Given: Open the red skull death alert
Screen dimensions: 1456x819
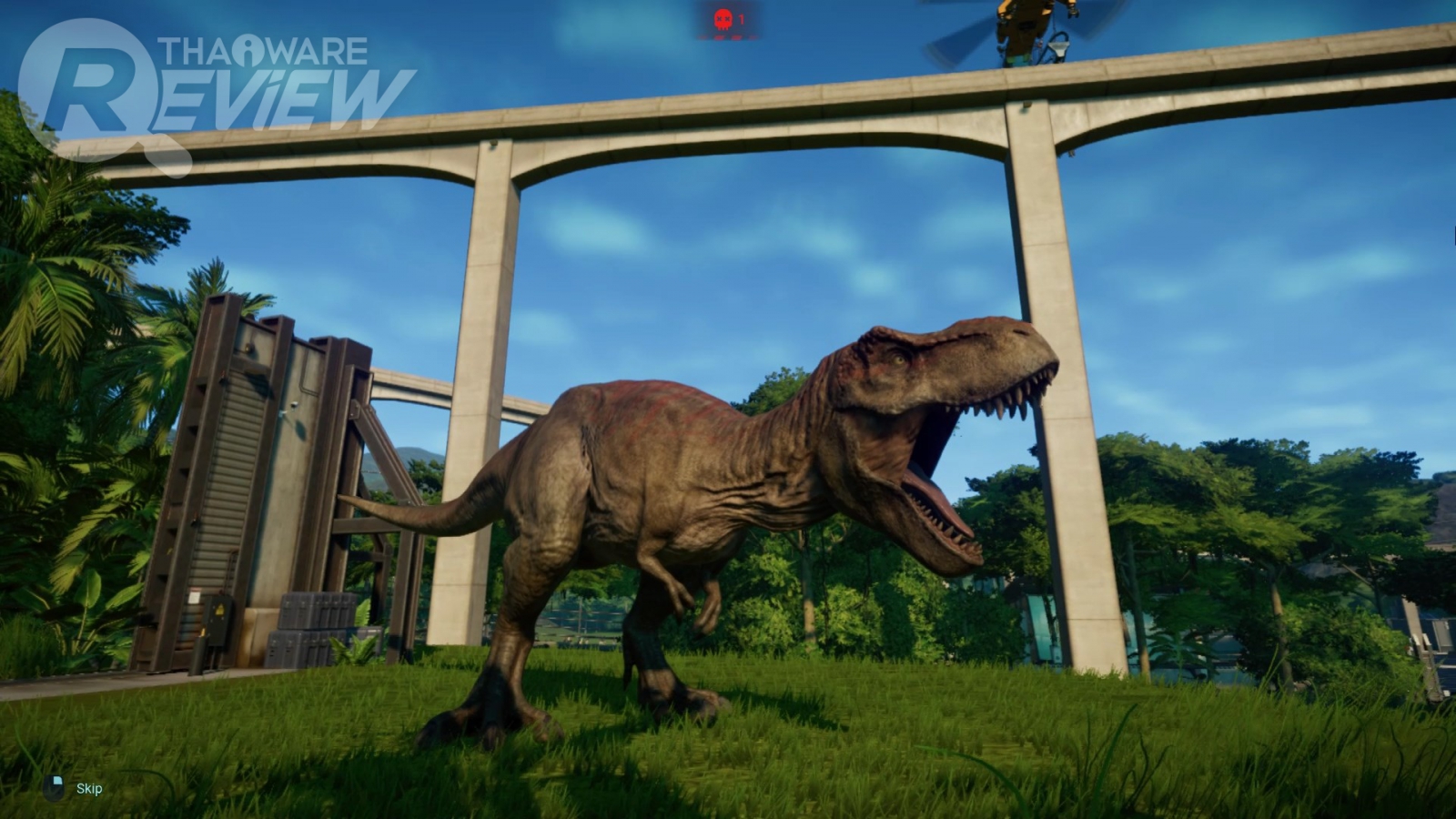Looking at the screenshot, I should (724, 19).
